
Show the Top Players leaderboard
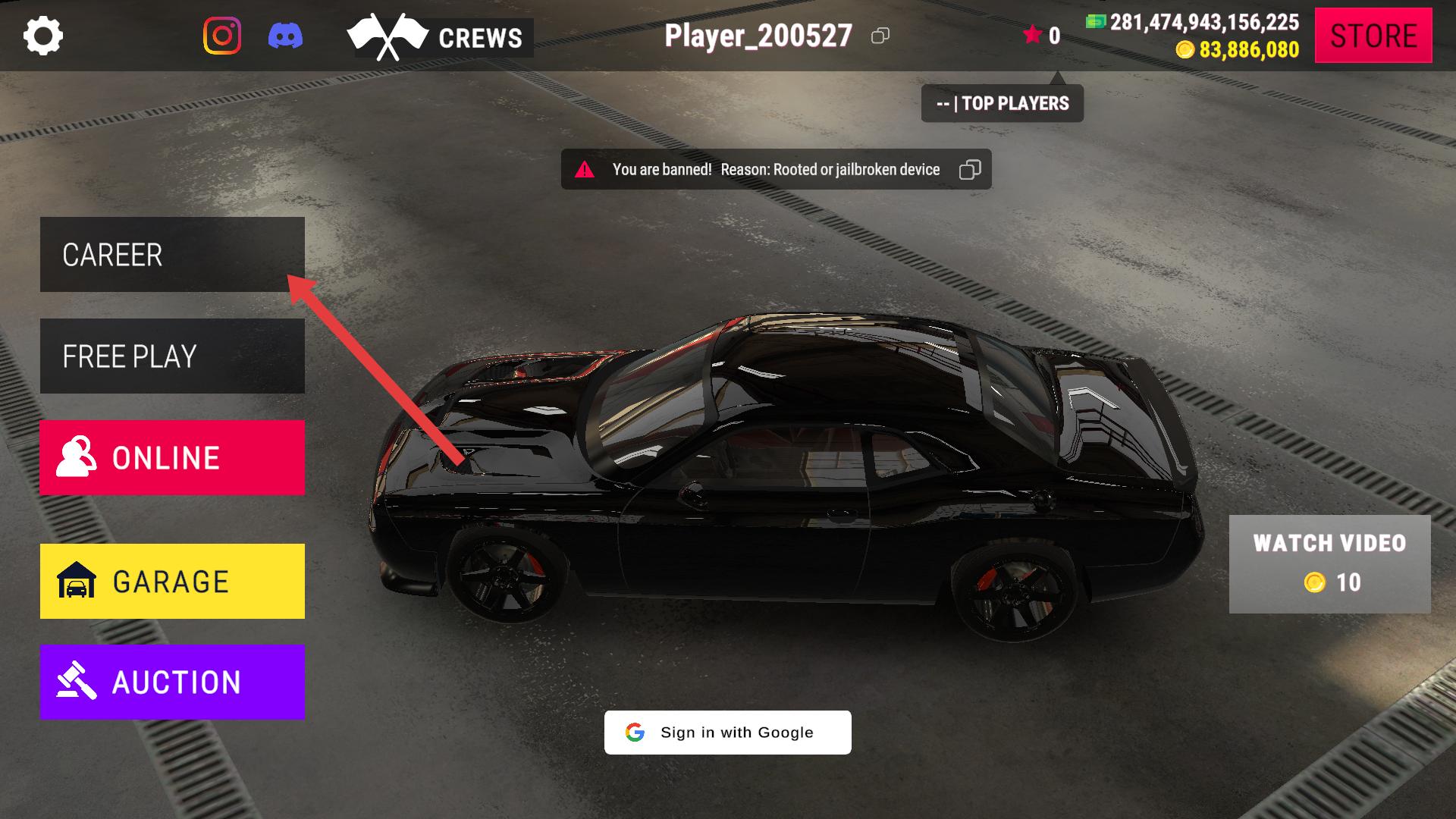coord(1002,103)
